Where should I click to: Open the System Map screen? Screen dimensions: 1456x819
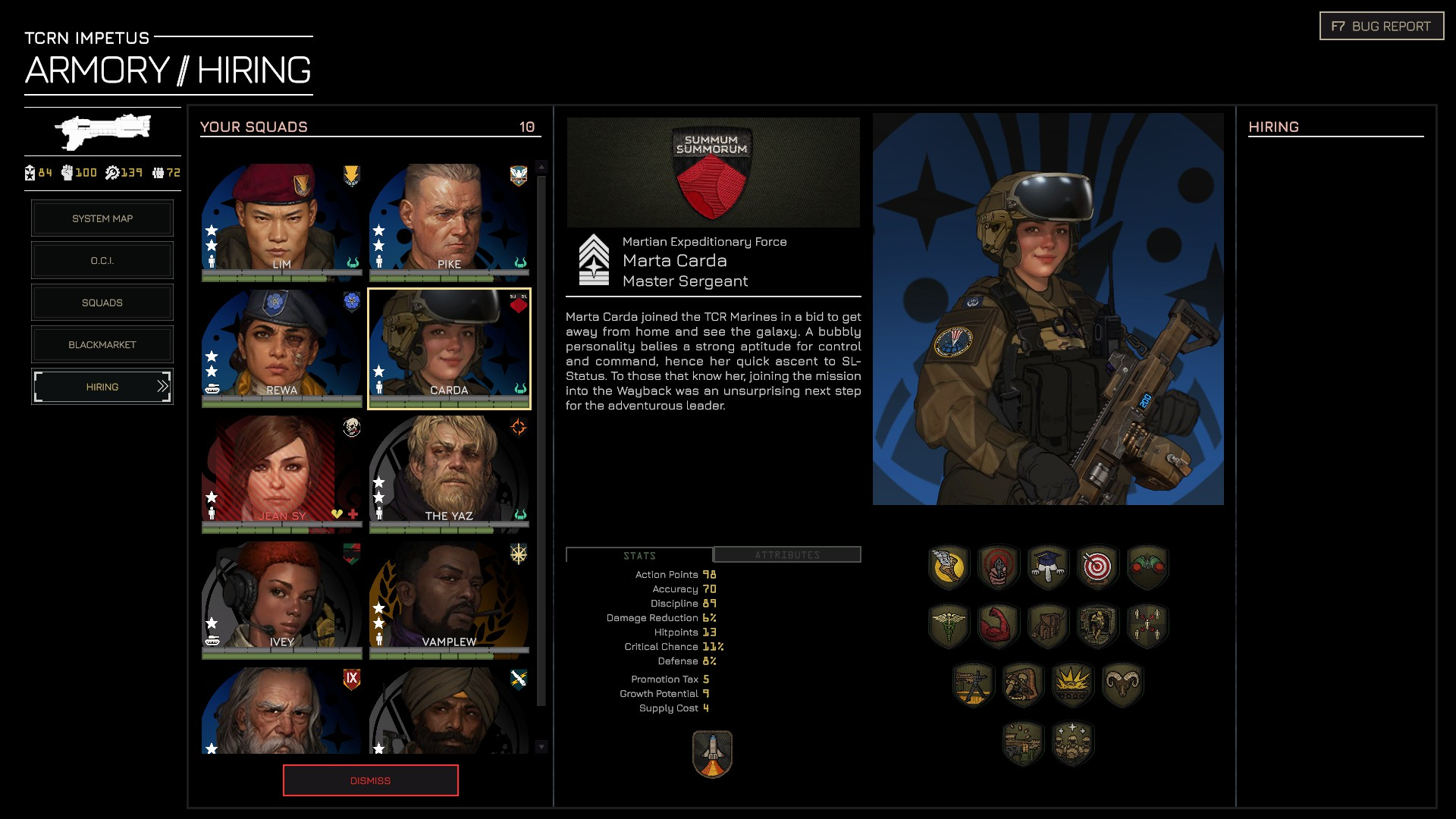pyautogui.click(x=102, y=218)
